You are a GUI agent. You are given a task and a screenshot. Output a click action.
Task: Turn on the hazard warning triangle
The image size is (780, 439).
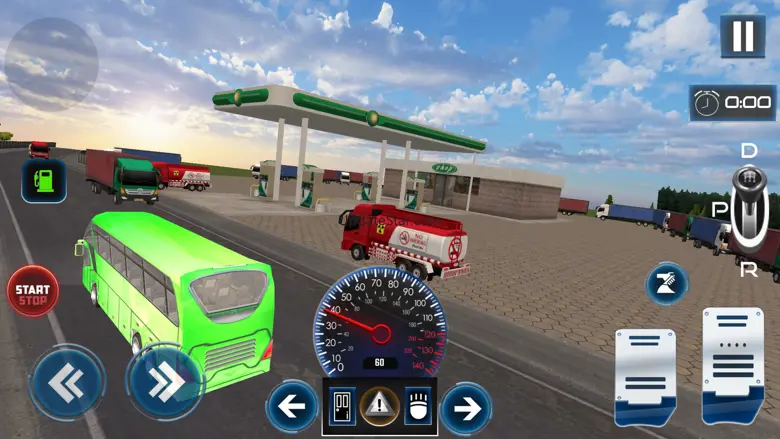click(x=379, y=407)
